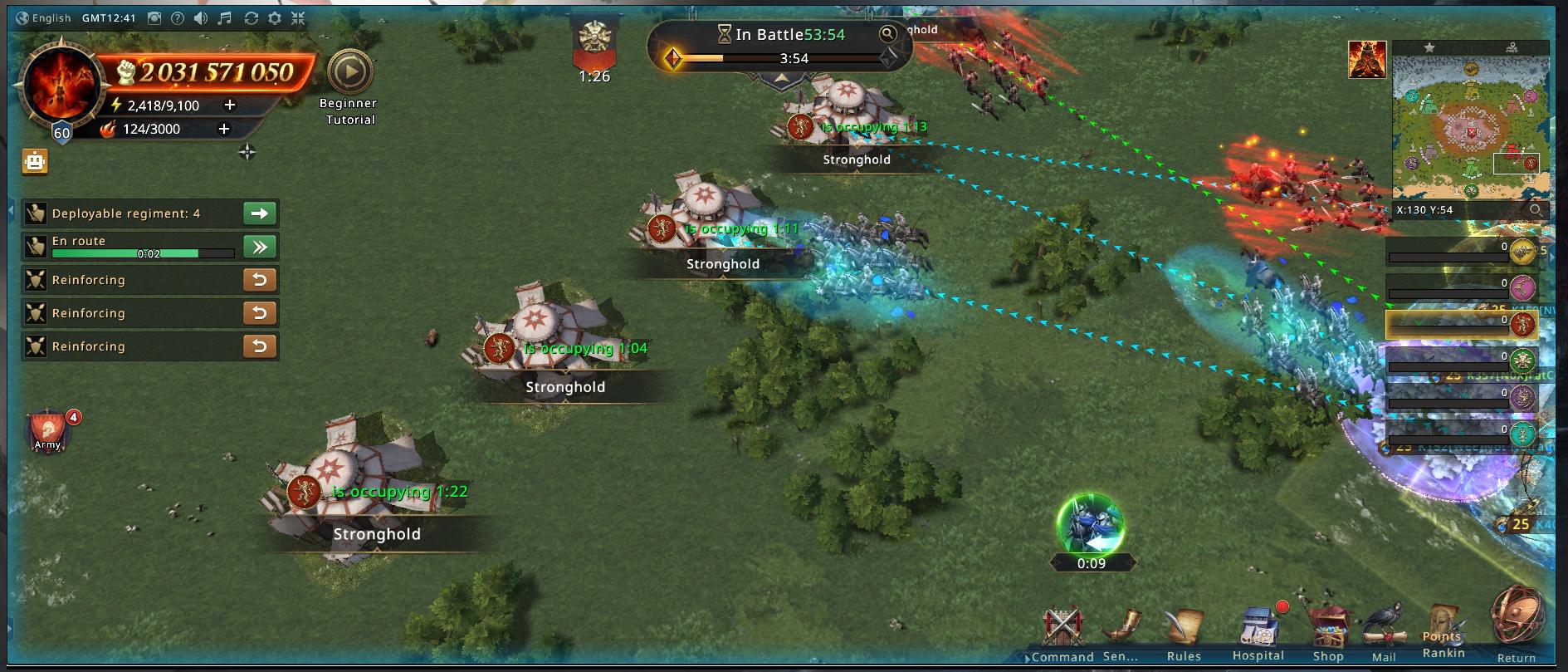Screen dimensions: 1568x672
Task: Click the green arrow beside Deployable regiment
Action: [260, 213]
